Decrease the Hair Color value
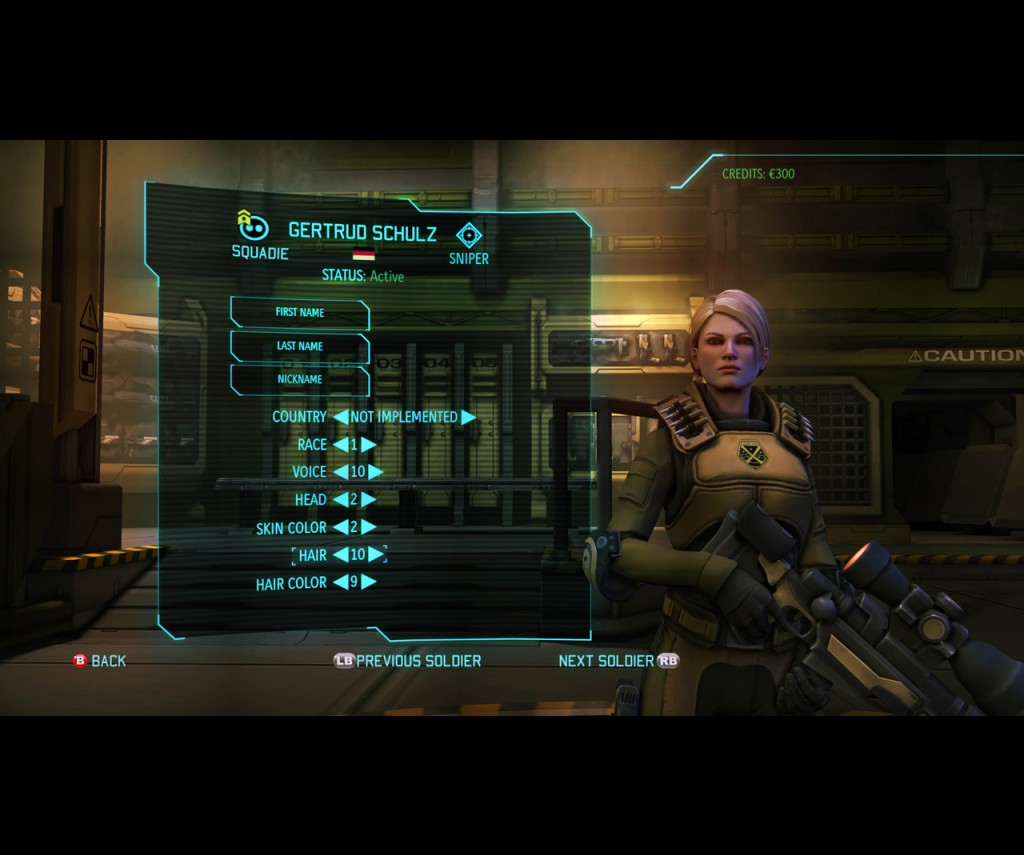Image resolution: width=1024 pixels, height=855 pixels. (x=340, y=582)
